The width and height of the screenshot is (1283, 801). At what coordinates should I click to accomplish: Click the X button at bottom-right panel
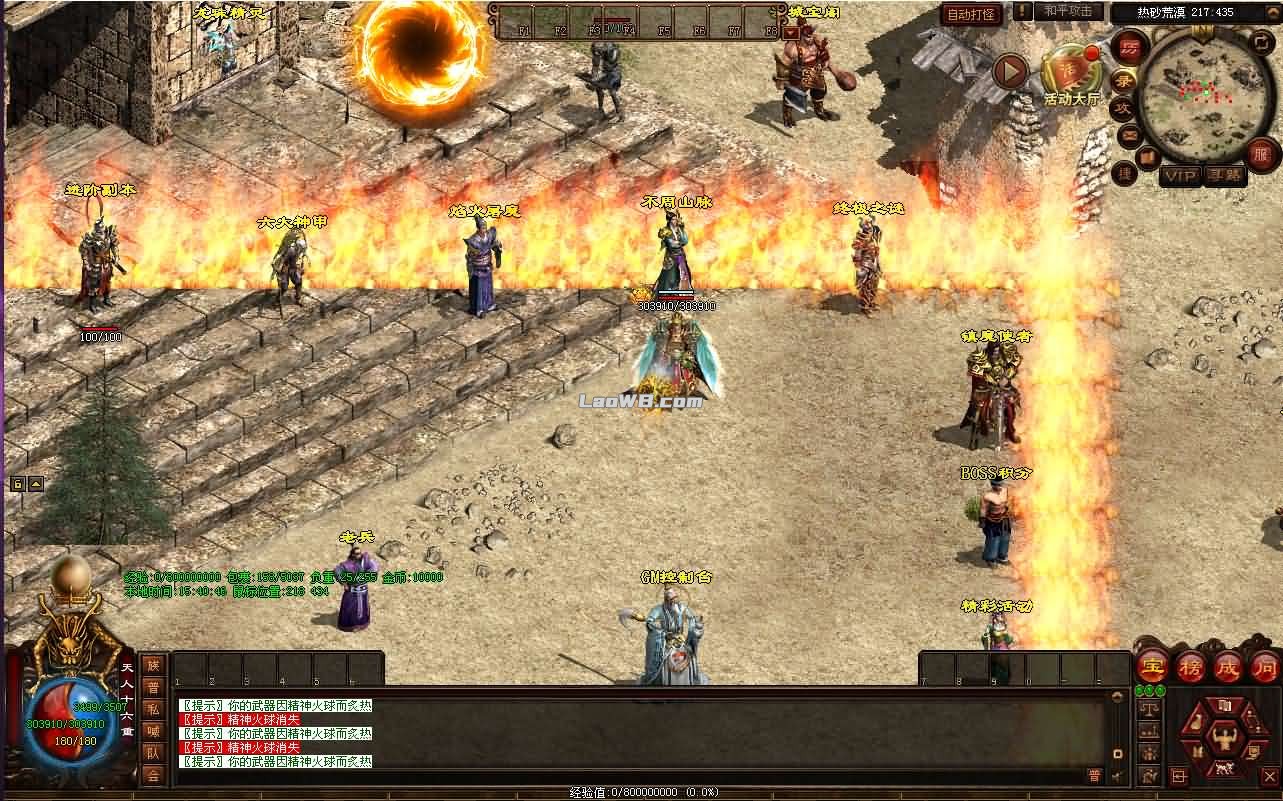(x=1270, y=775)
